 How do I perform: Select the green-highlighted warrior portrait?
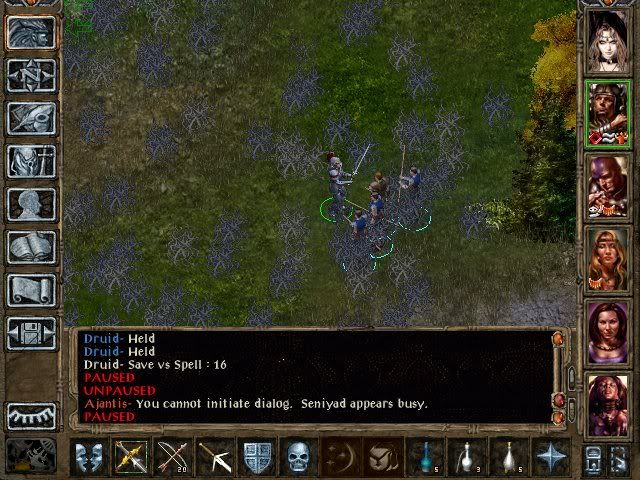(x=607, y=114)
